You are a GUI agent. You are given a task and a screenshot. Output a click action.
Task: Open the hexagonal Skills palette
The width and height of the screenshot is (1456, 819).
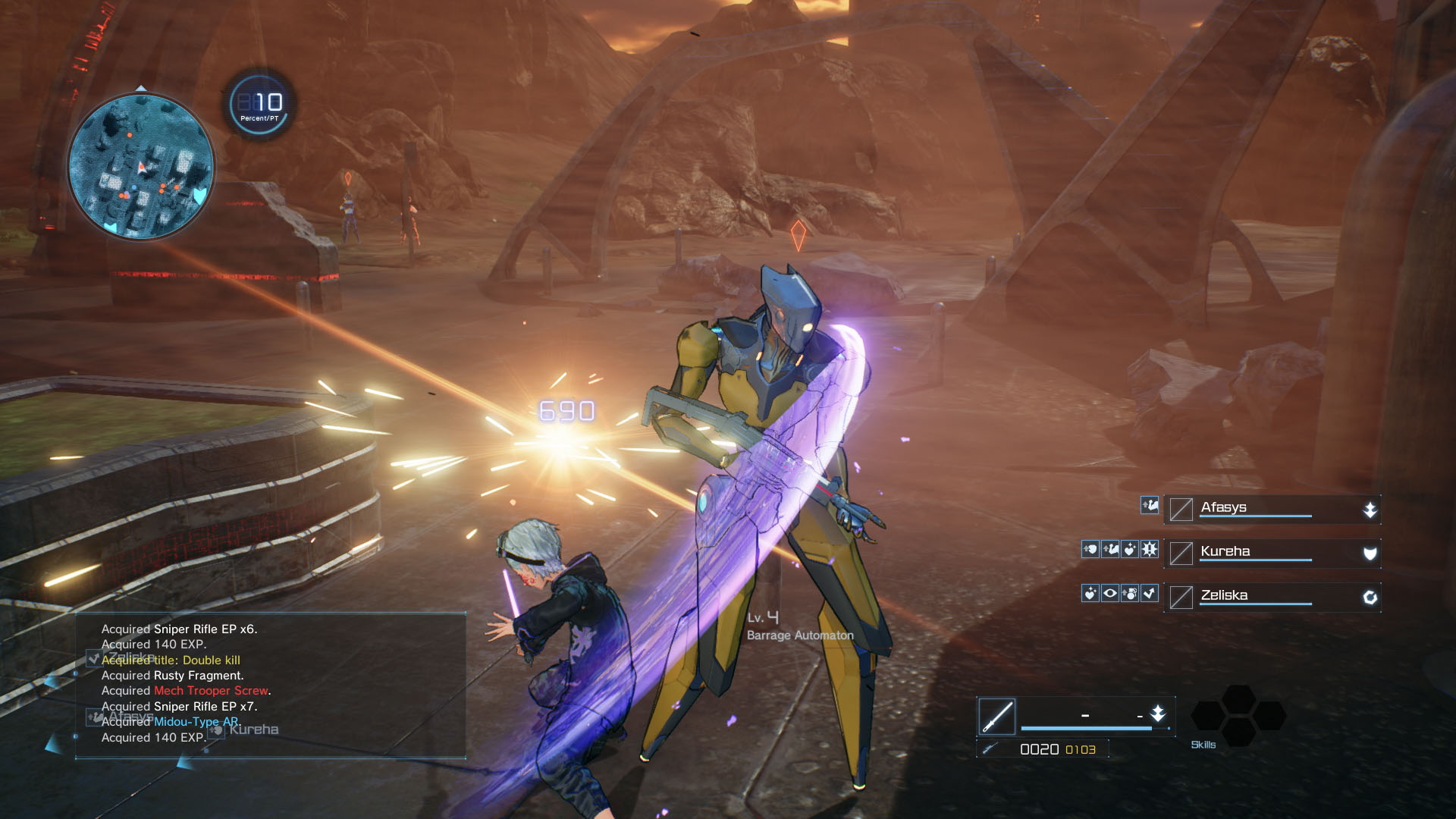pos(1238,715)
